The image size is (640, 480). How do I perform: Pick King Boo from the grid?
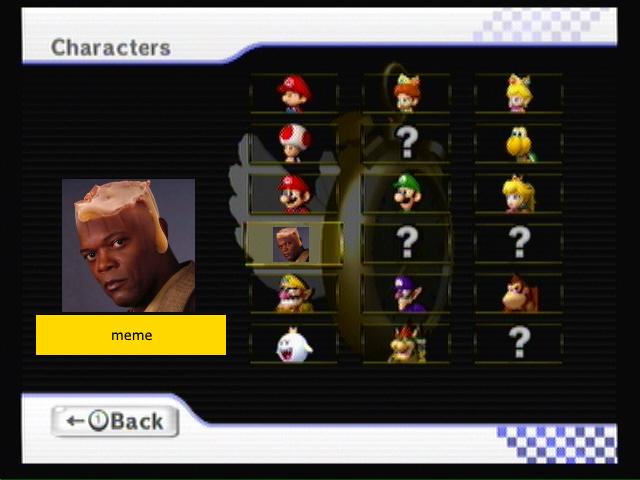coord(294,344)
